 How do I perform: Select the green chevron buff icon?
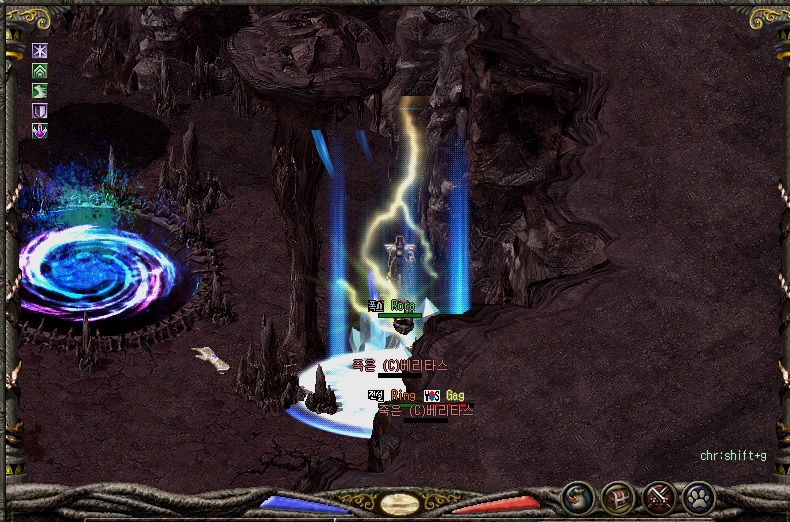click(x=40, y=71)
